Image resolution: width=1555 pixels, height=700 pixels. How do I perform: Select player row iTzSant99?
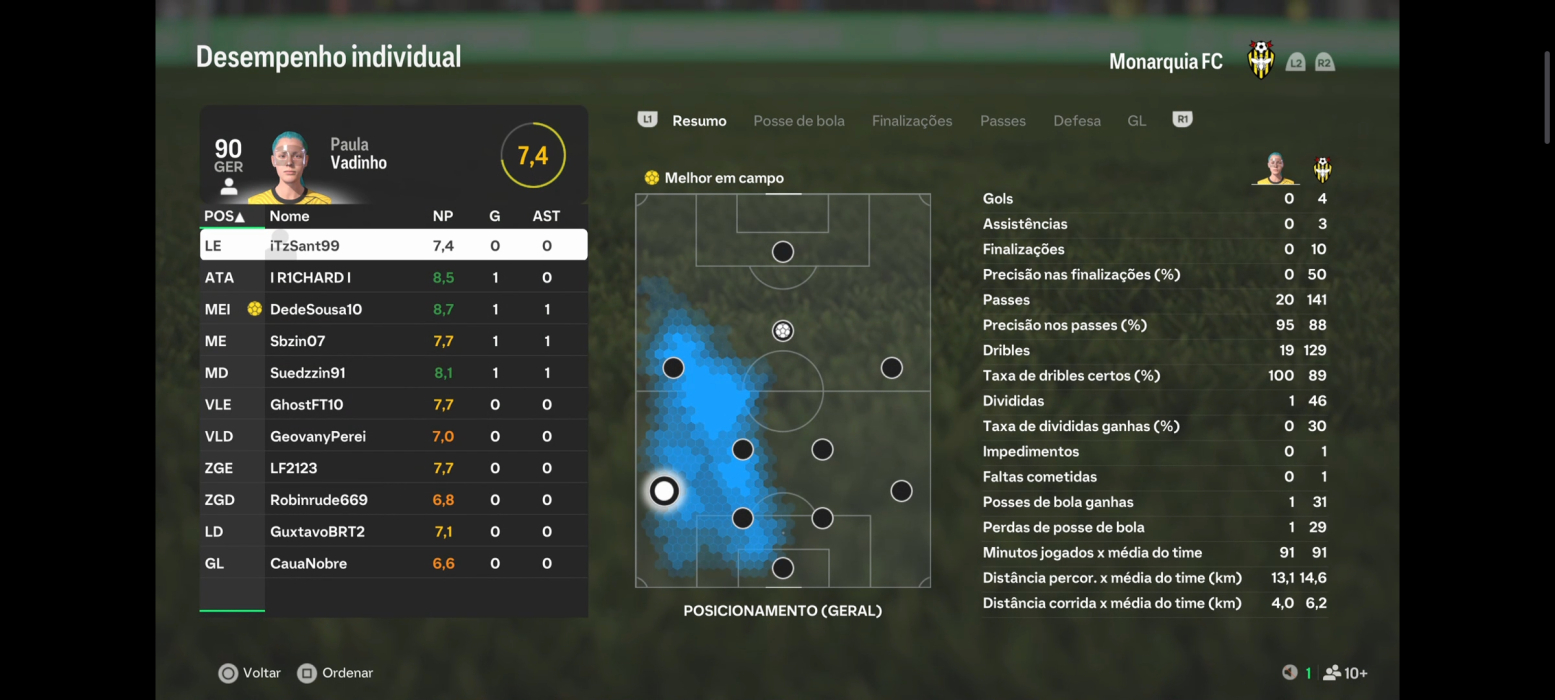coord(393,245)
